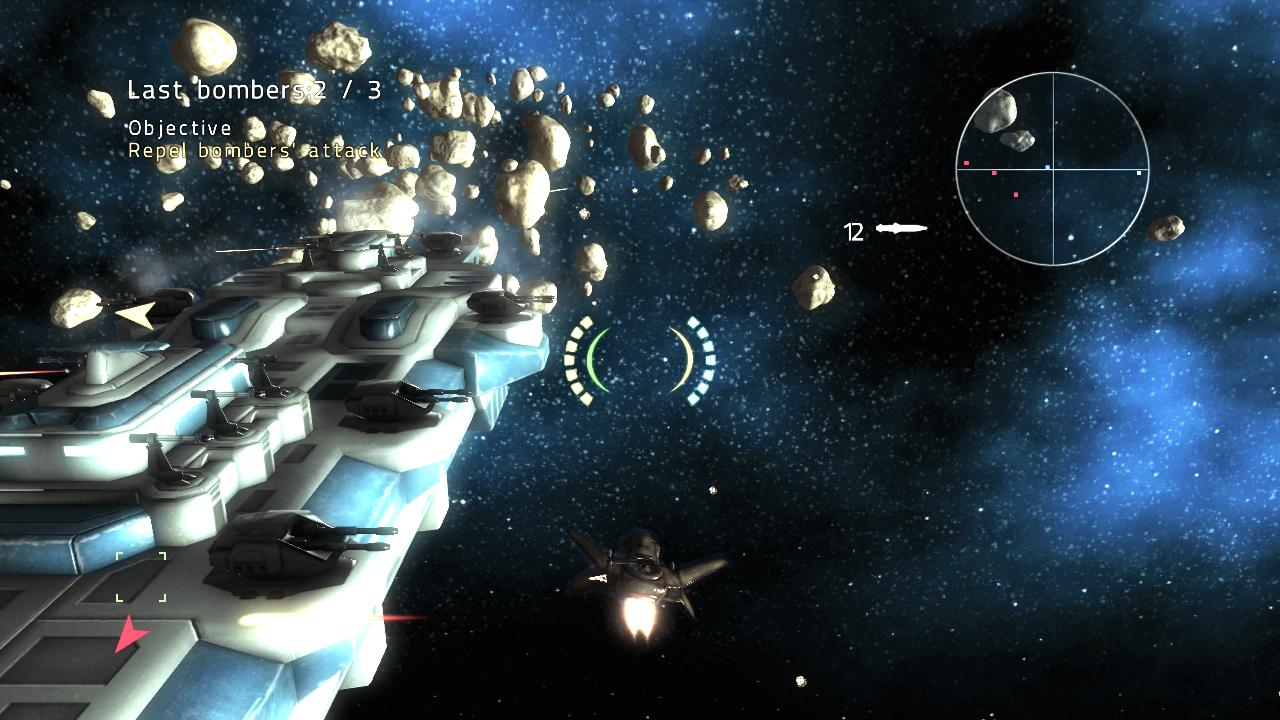Click the lowest red blip inside the radar
Viewport: 1280px width, 720px height.
pos(1016,195)
